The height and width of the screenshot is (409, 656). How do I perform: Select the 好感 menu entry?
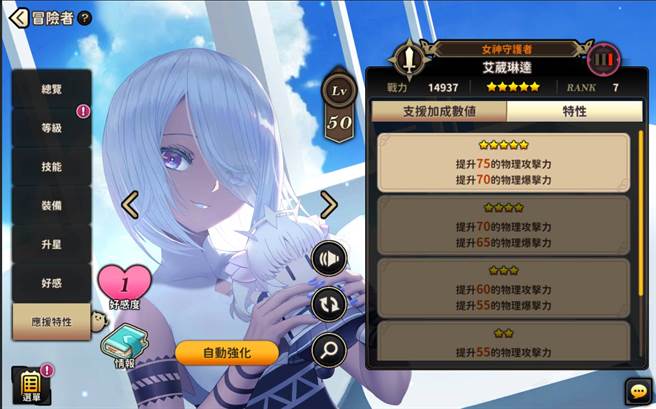52,282
